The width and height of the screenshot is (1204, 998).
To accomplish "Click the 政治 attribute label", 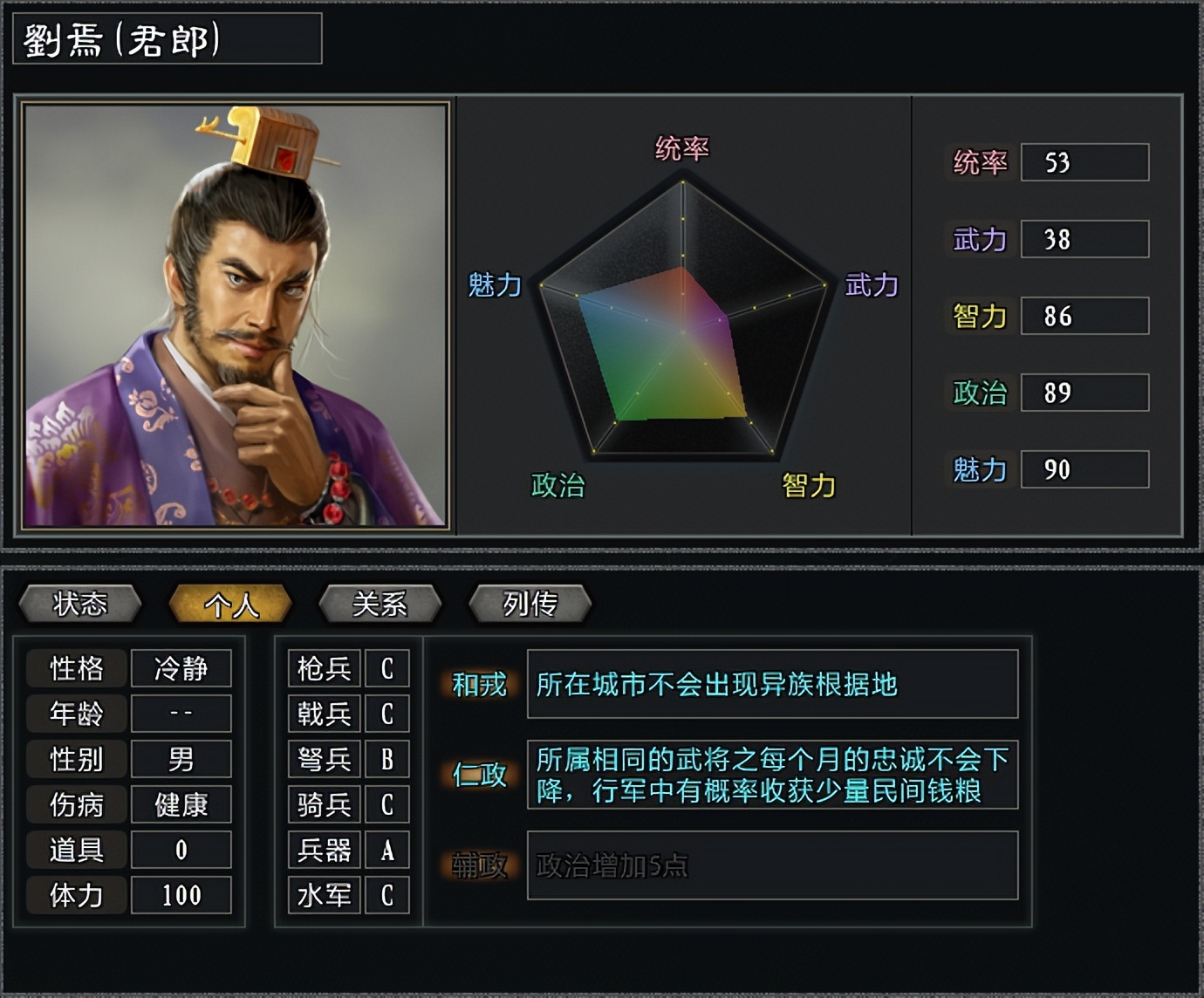I will [x=981, y=393].
